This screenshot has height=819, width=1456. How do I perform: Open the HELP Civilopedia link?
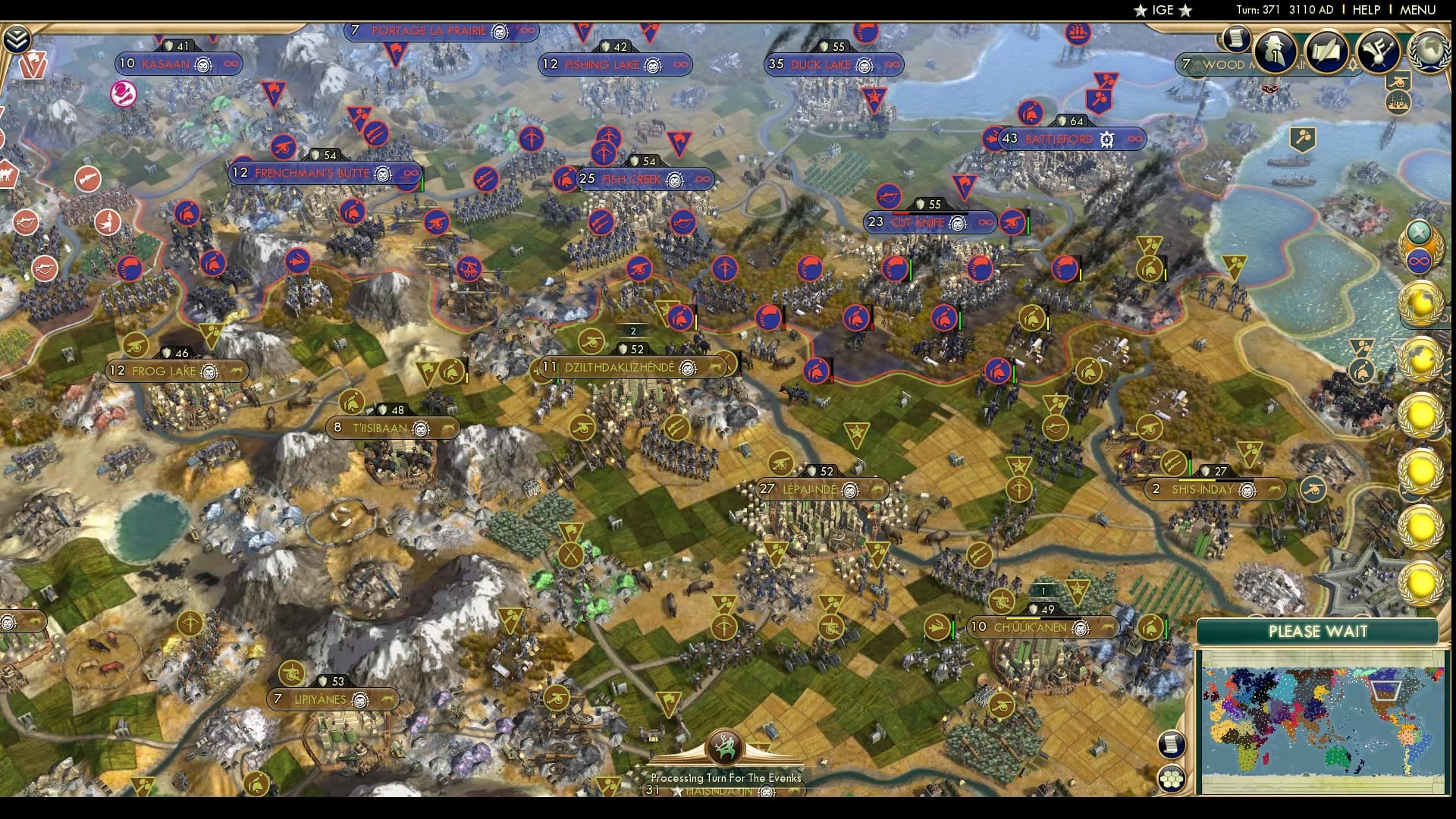pos(1367,10)
